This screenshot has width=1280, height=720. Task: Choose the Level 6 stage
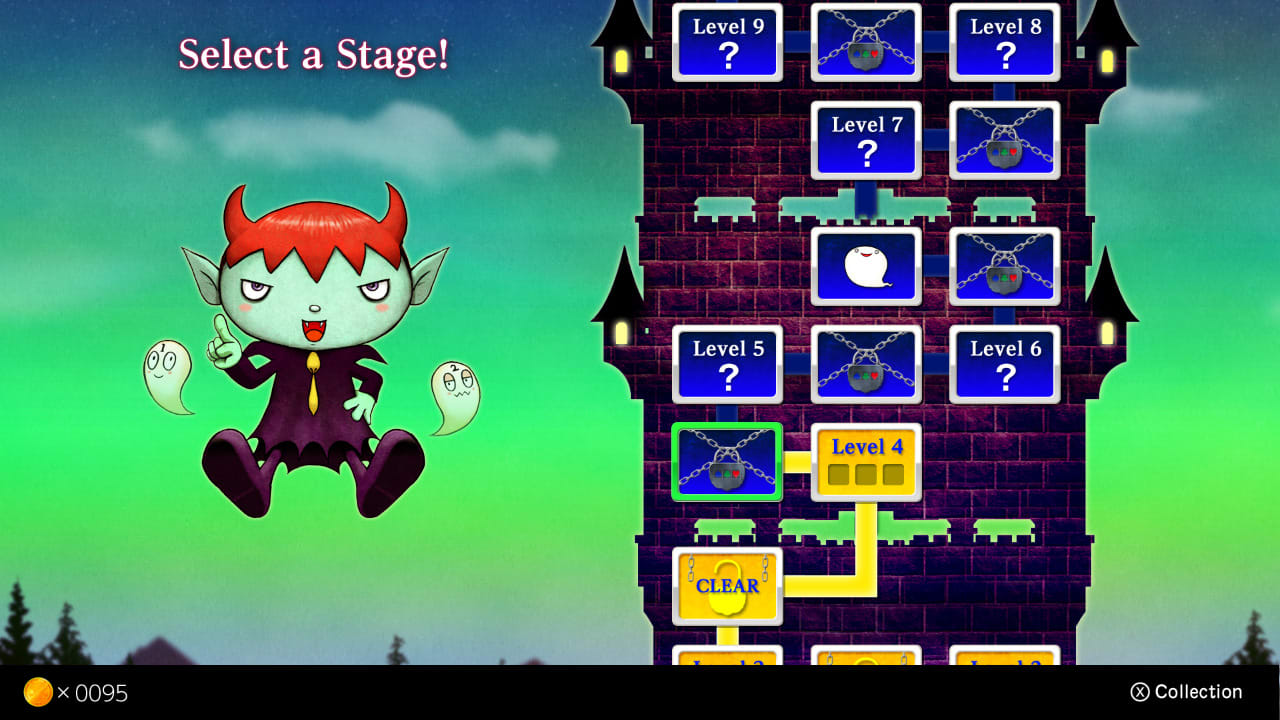tap(1005, 363)
